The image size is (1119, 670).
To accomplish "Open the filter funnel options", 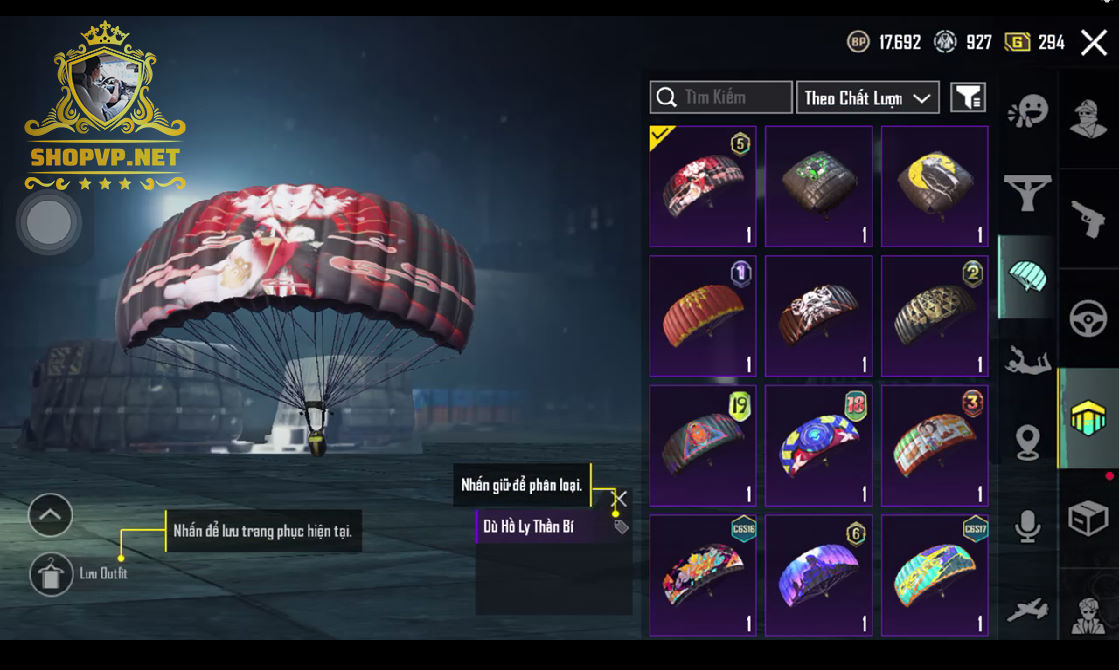I will pos(967,97).
